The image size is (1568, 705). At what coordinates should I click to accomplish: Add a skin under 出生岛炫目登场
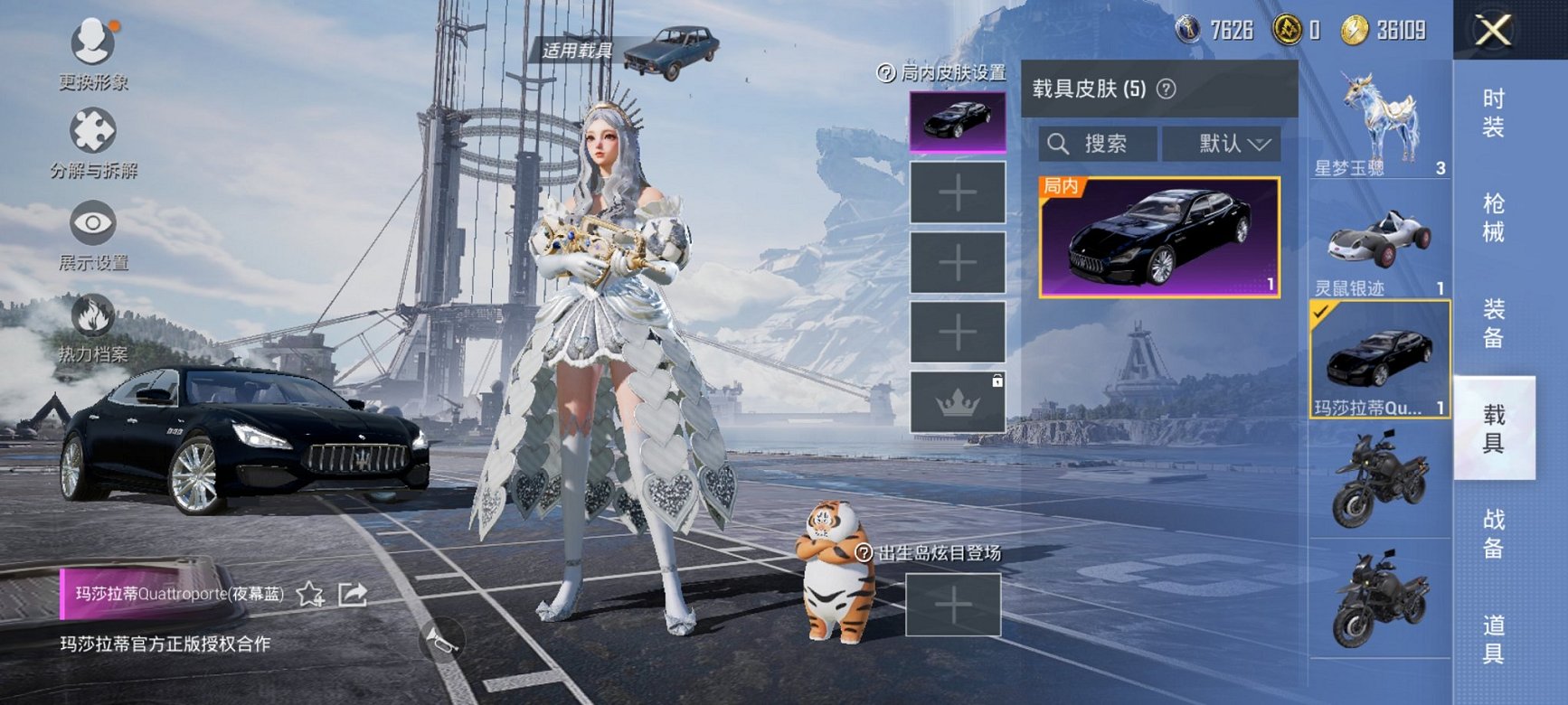pyautogui.click(x=953, y=605)
